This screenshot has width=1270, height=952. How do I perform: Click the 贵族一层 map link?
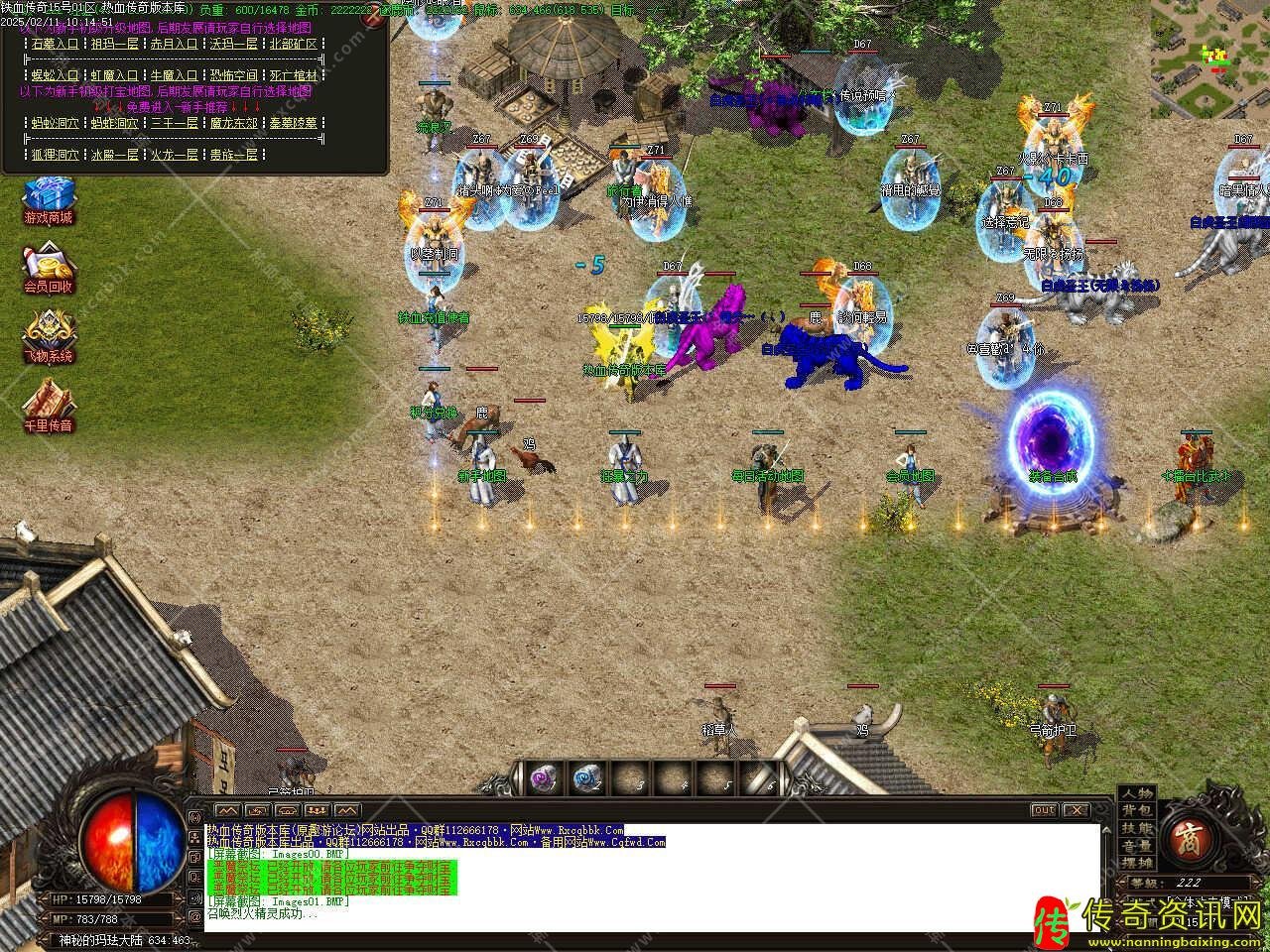(233, 155)
